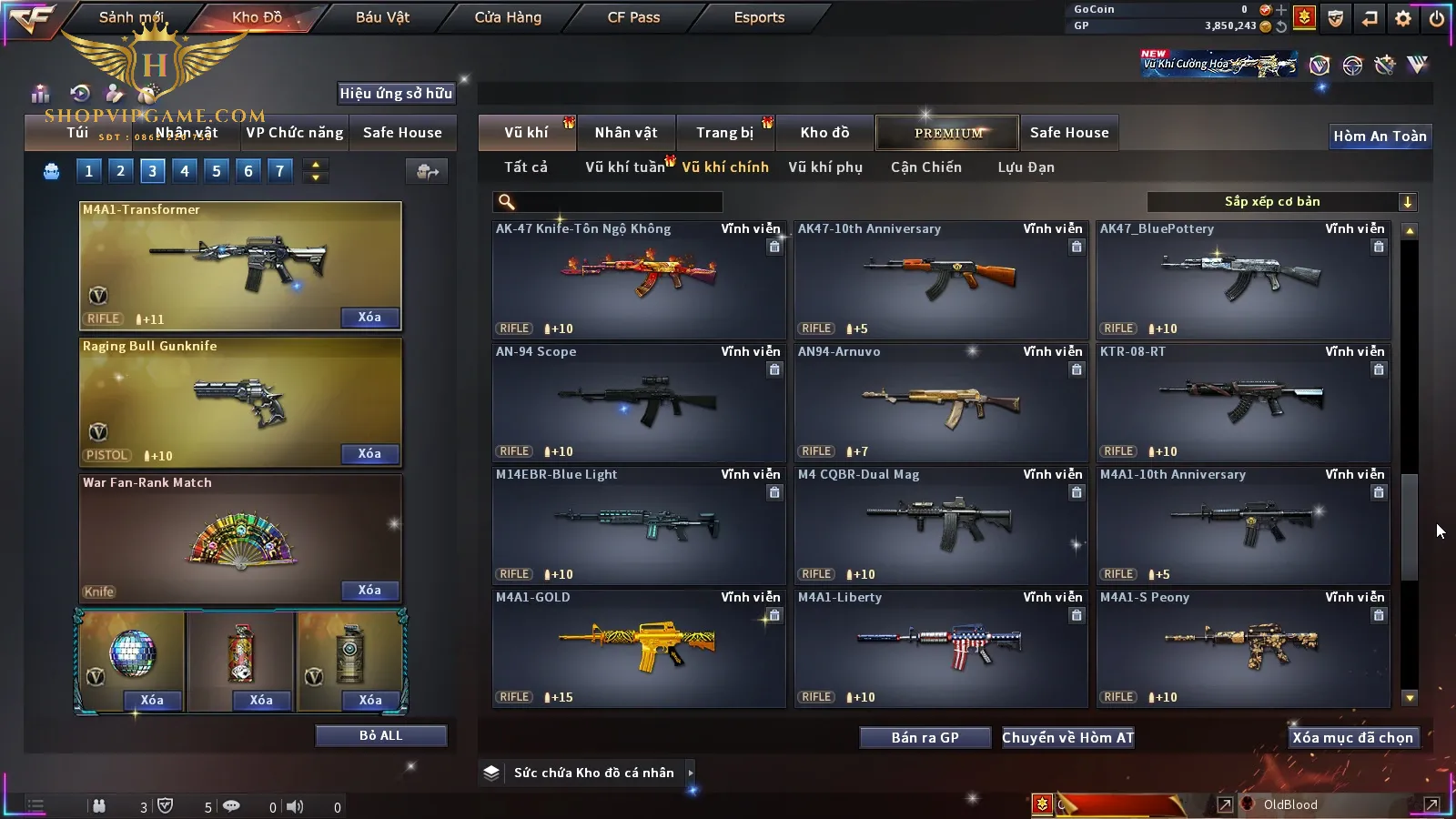Remove the M4A1-Transformer with Xóa
Screen dimensions: 1456x819
369,318
